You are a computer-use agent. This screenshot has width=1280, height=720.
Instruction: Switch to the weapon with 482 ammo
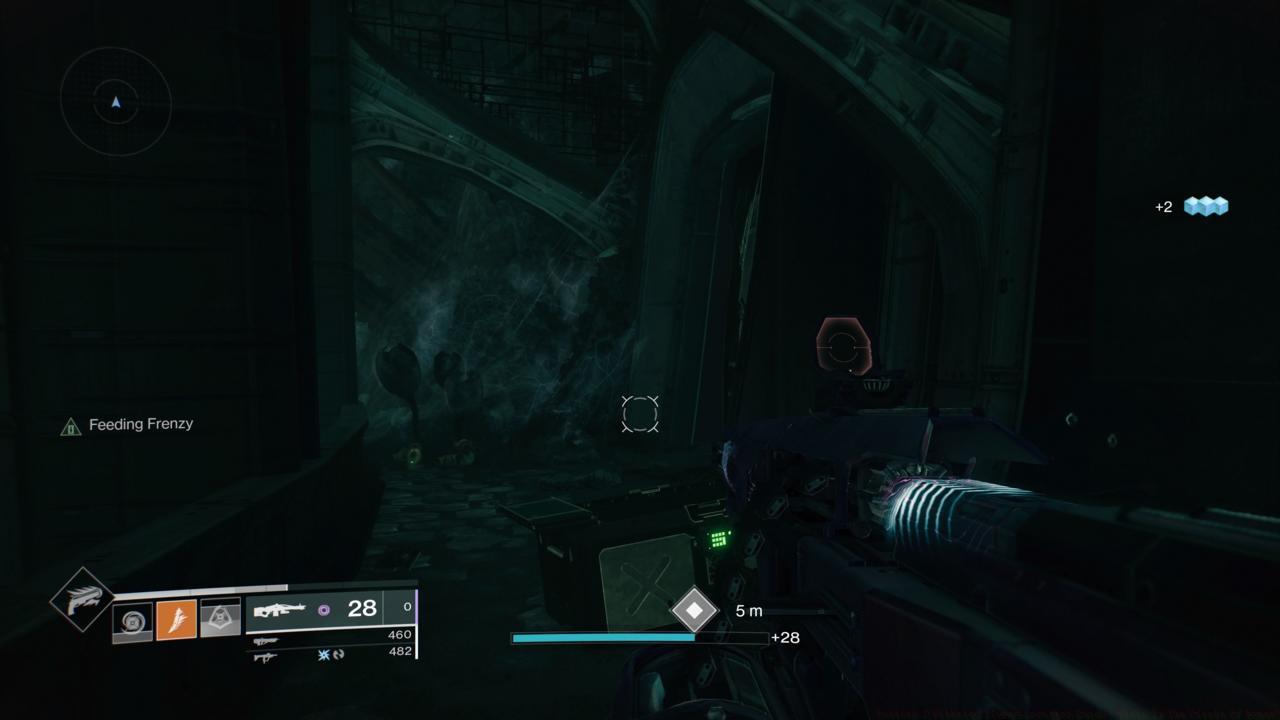click(x=266, y=656)
